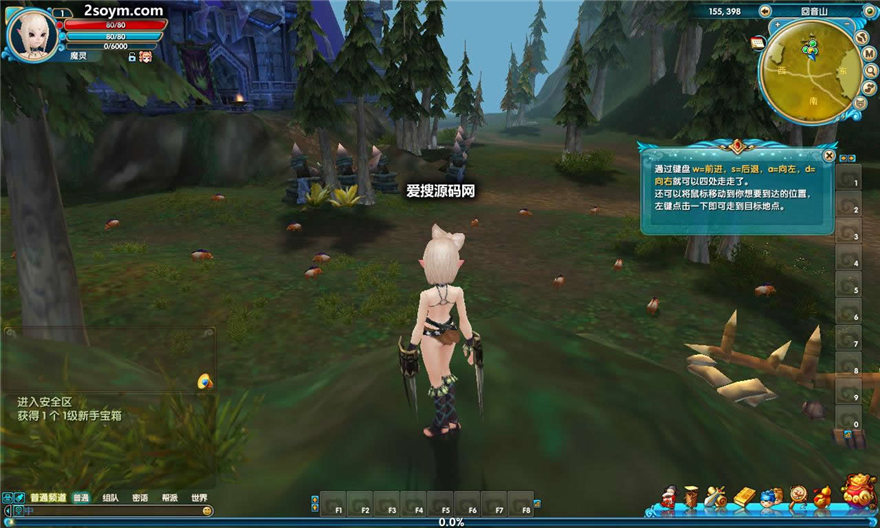This screenshot has height=528, width=880.
Task: Switch to the 密语 whisper chat tab
Action: point(140,497)
